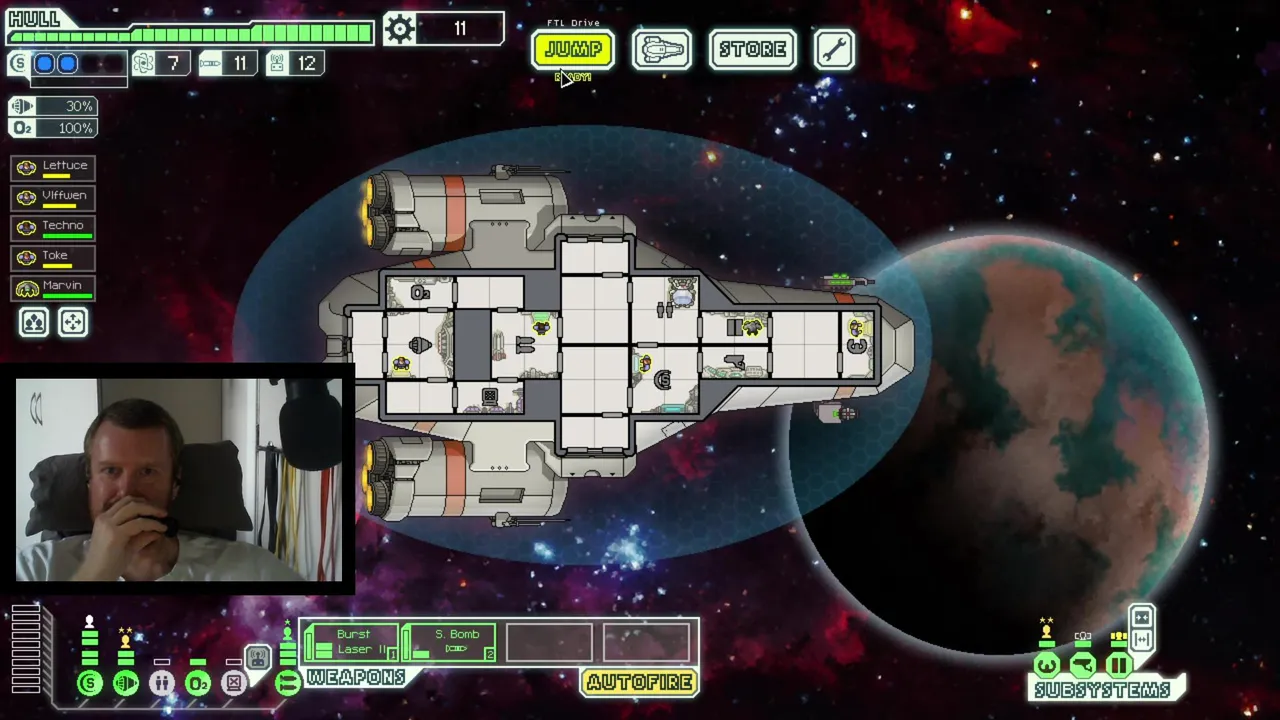Select the S. Bomb weapon slot

point(449,643)
